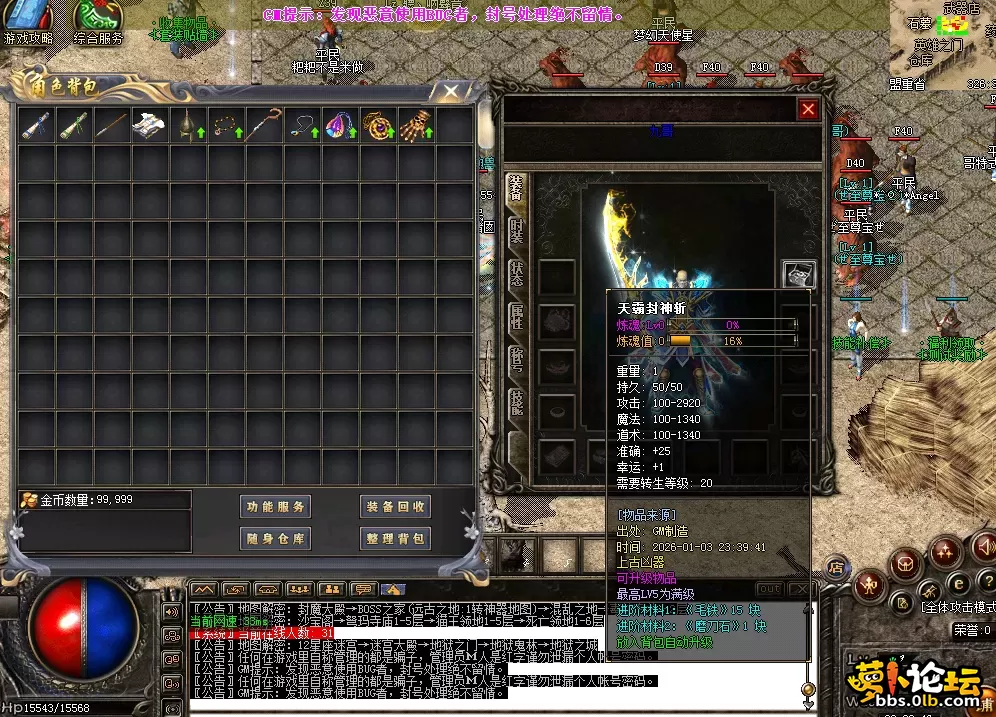The image size is (996, 717).
Task: Switch to the 时装 fashion tab
Action: coord(516,230)
